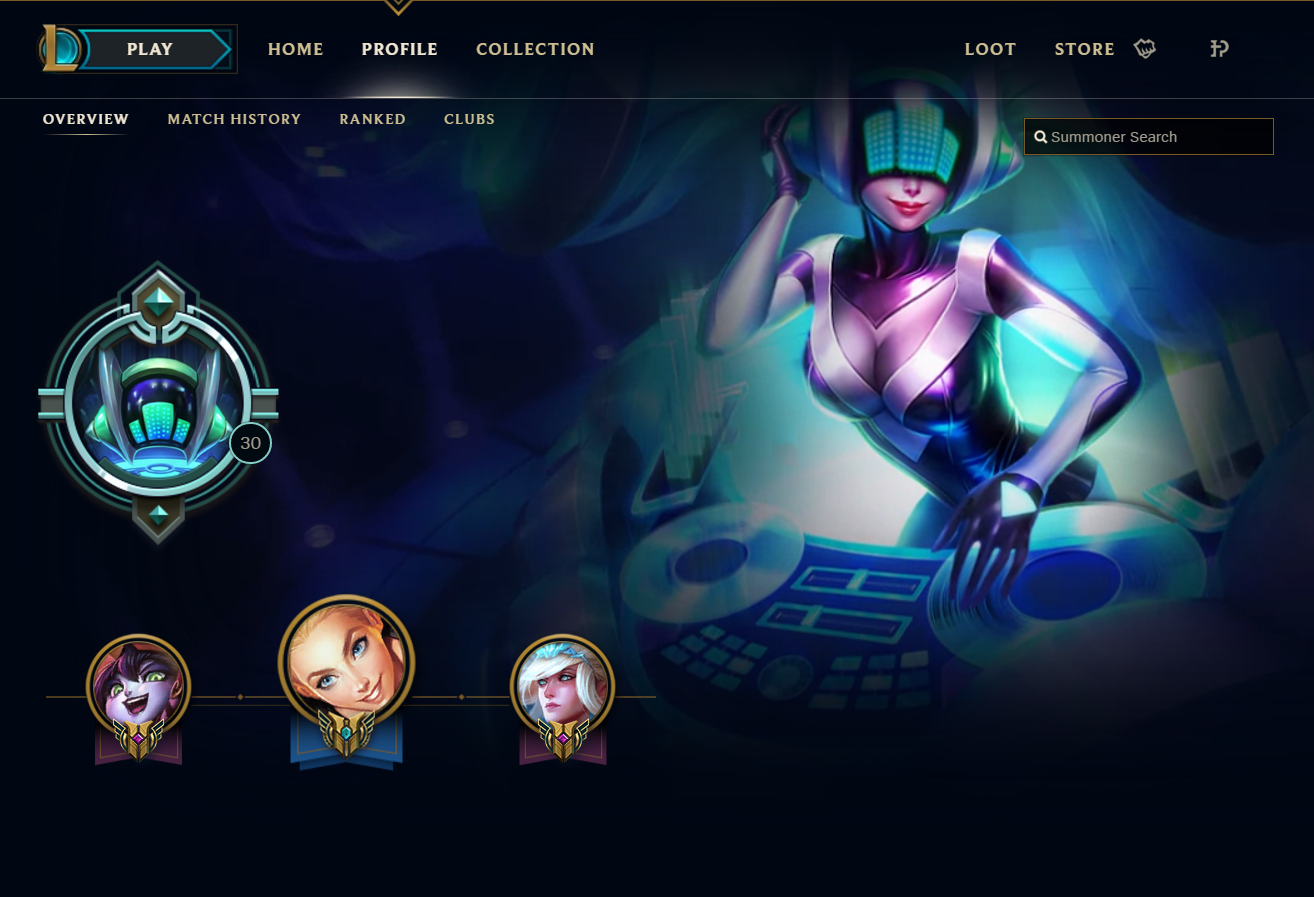Viewport: 1314px width, 897px height.
Task: Click the Summoner Search input field
Action: pyautogui.click(x=1148, y=136)
